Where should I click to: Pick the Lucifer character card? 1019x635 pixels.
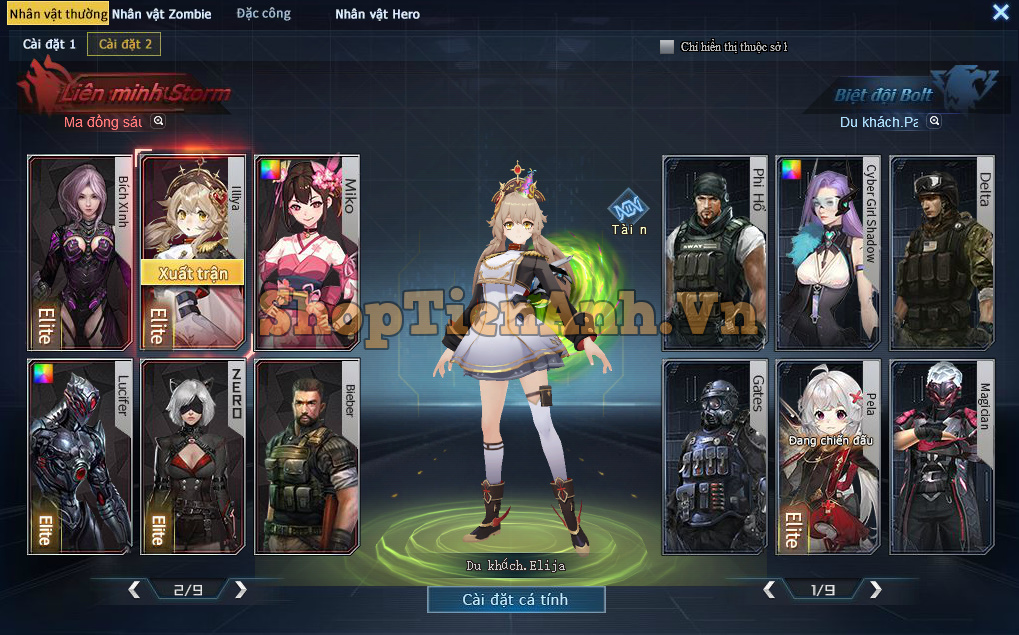point(80,456)
